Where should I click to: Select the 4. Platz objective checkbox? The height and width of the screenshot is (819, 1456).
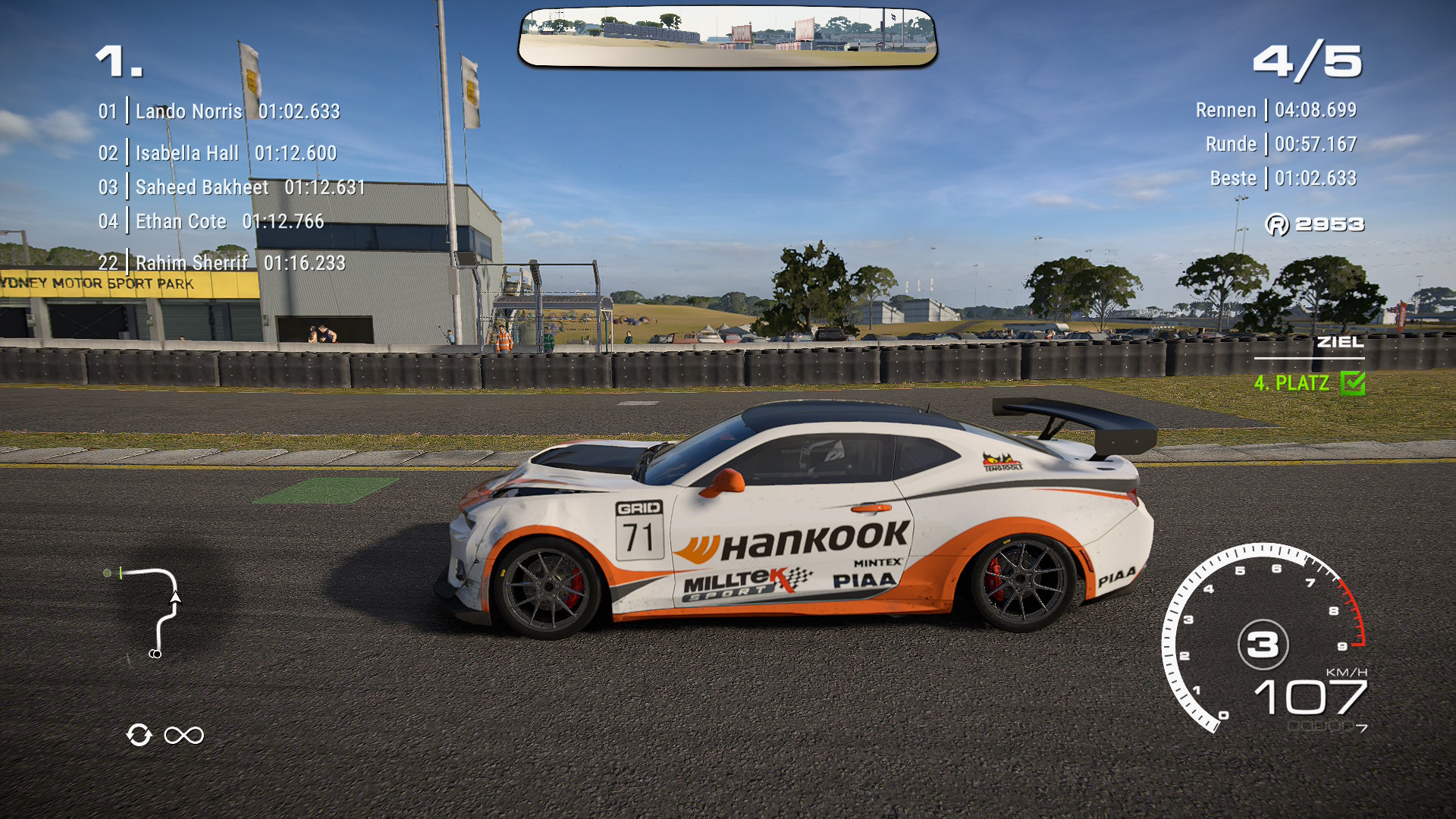1352,383
